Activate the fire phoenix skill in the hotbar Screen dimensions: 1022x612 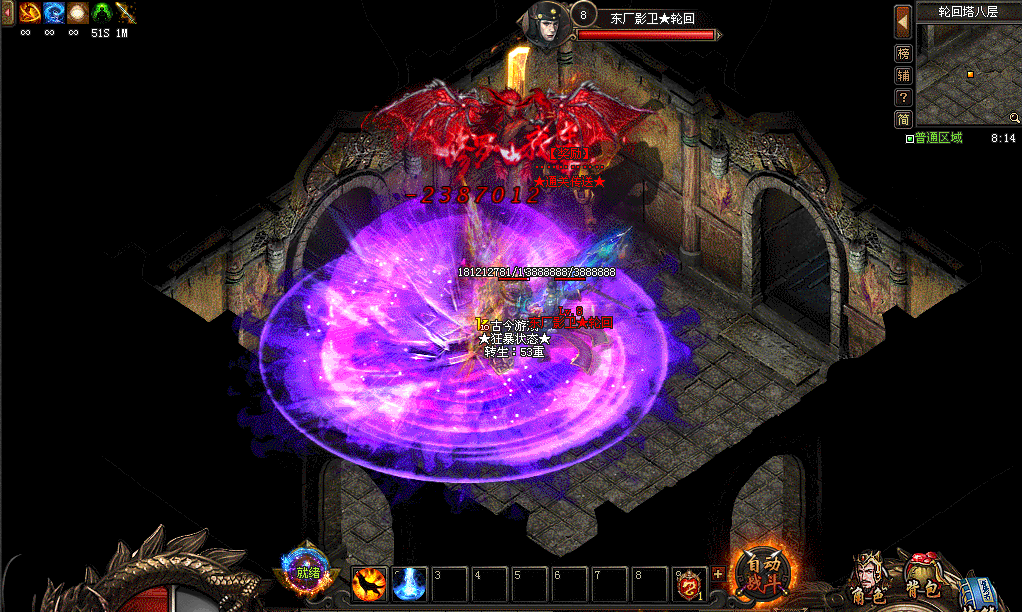(370, 584)
